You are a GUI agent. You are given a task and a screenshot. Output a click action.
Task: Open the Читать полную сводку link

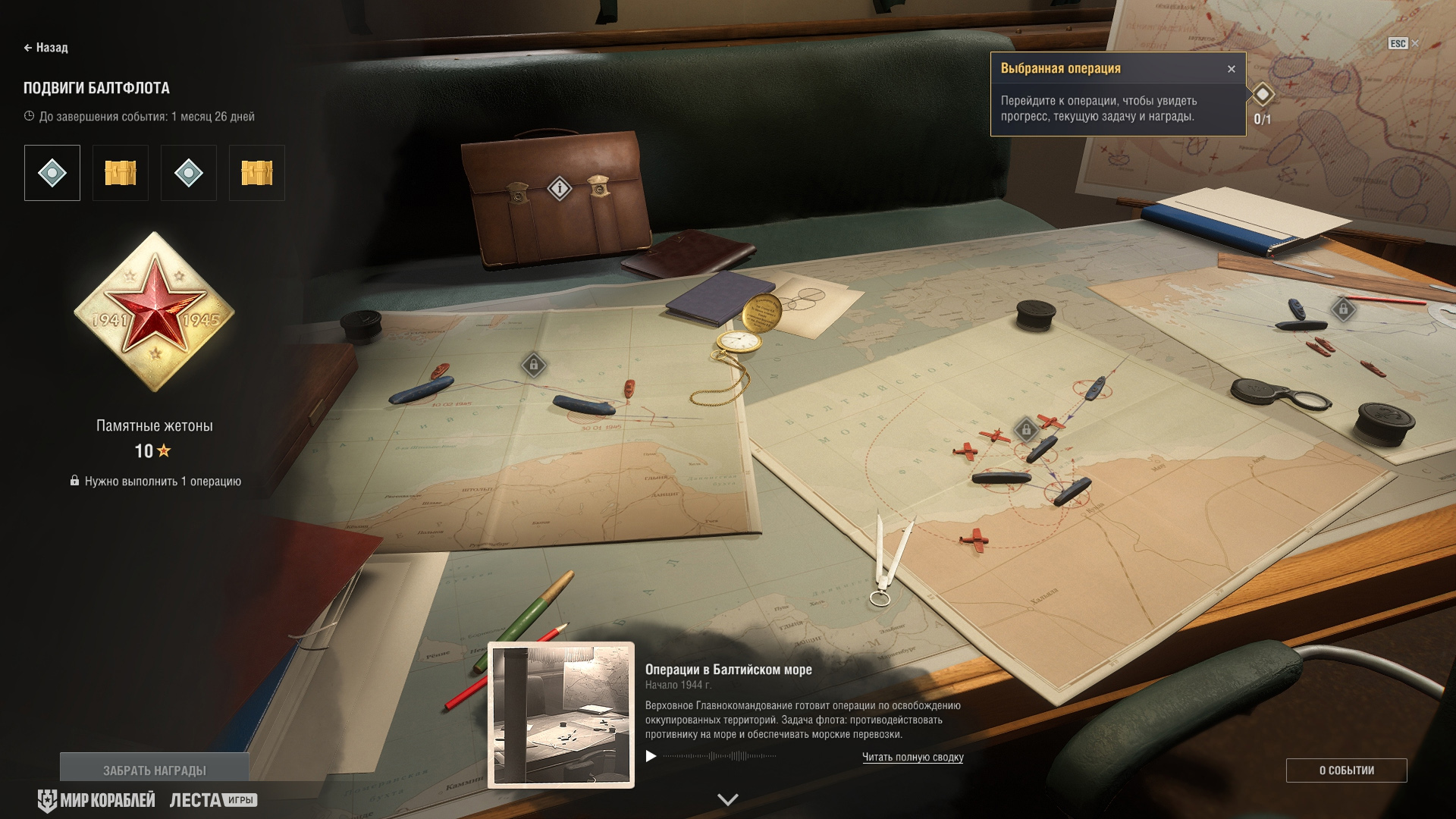pos(912,757)
